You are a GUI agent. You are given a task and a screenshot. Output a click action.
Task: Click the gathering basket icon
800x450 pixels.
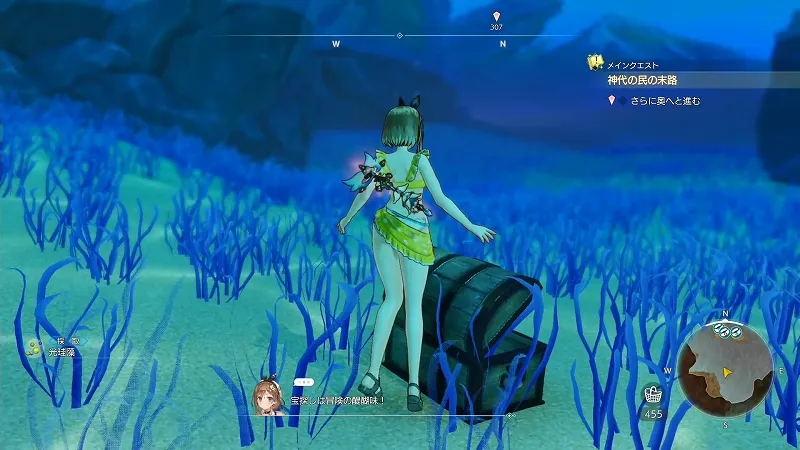(x=654, y=393)
